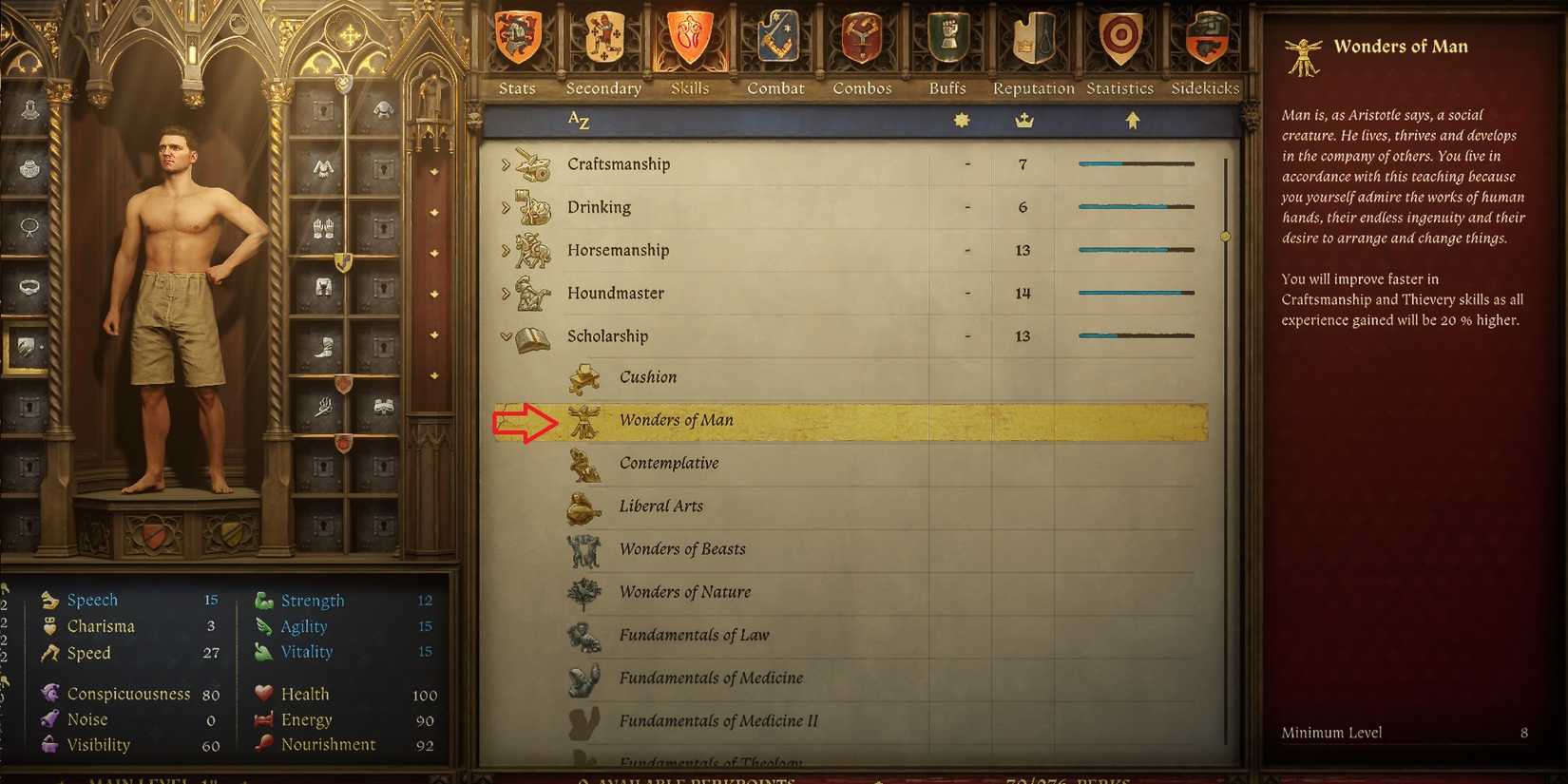
Task: Toggle the crown sort column header
Action: tap(1023, 121)
